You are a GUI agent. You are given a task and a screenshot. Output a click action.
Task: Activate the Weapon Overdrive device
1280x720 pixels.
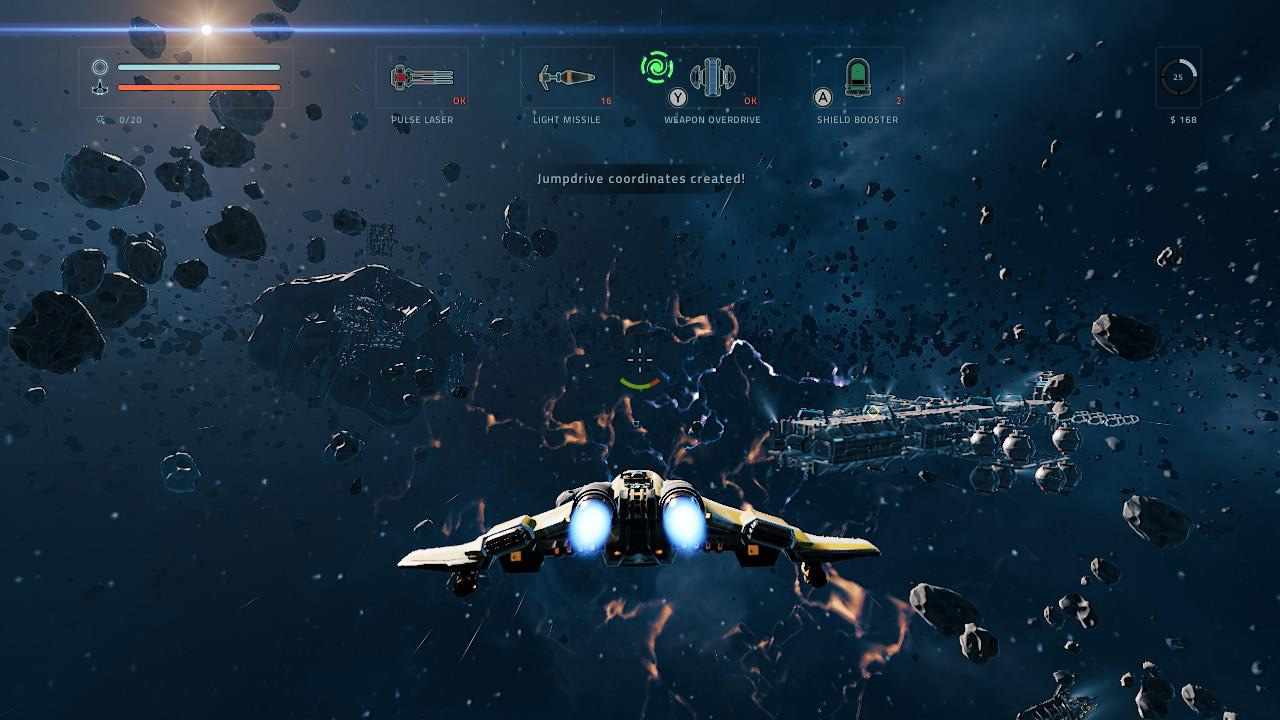tap(713, 77)
